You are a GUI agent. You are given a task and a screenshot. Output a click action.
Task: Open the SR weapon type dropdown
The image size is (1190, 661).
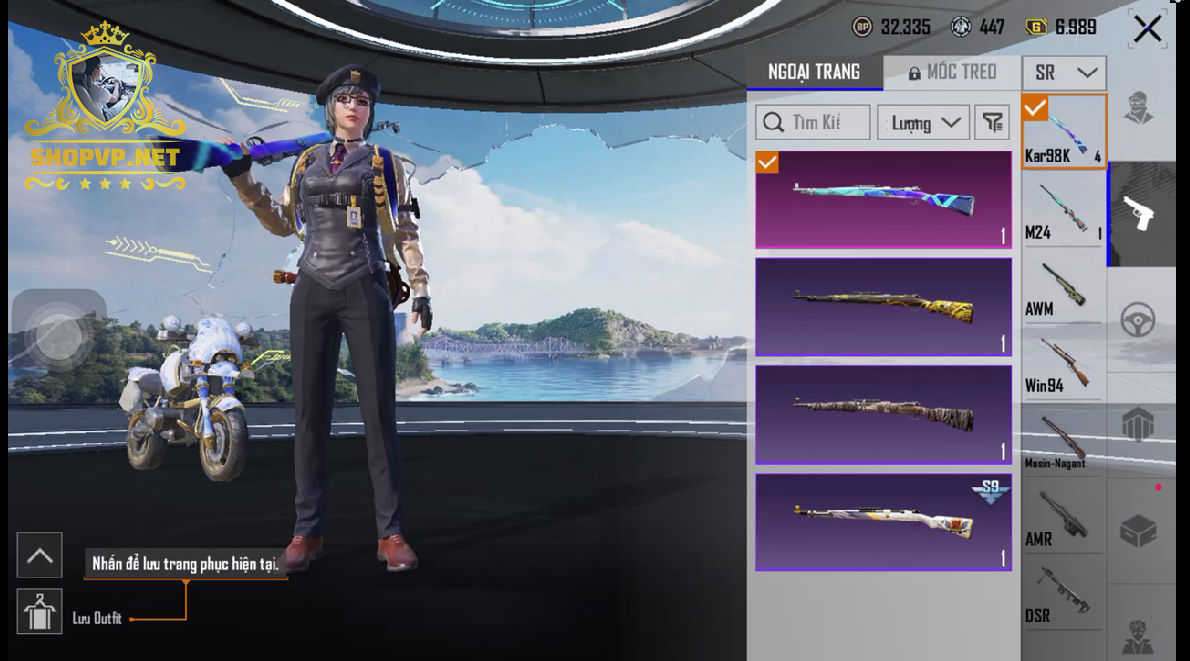[x=1064, y=73]
